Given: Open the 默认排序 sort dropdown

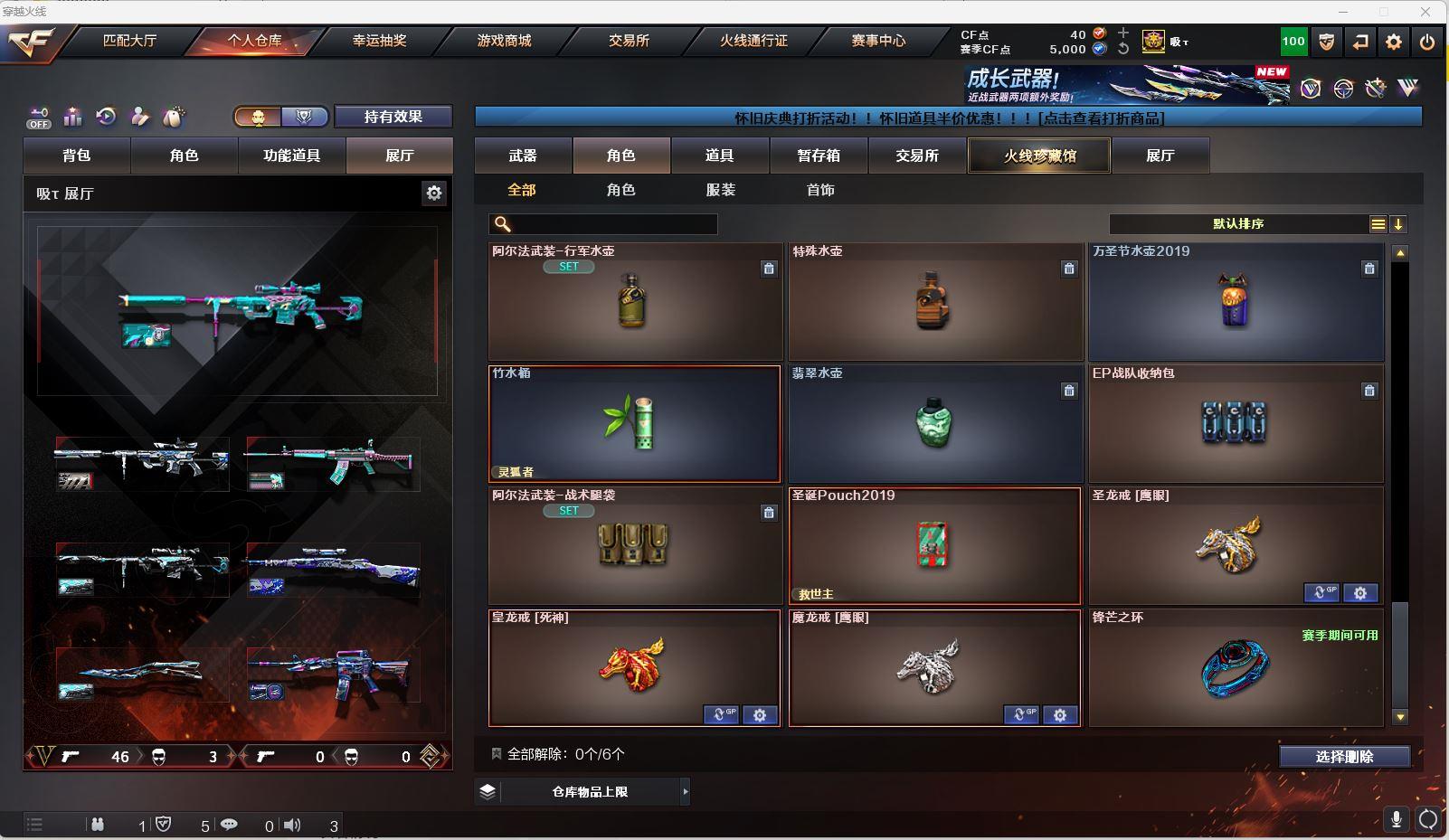Looking at the screenshot, I should coord(1238,224).
